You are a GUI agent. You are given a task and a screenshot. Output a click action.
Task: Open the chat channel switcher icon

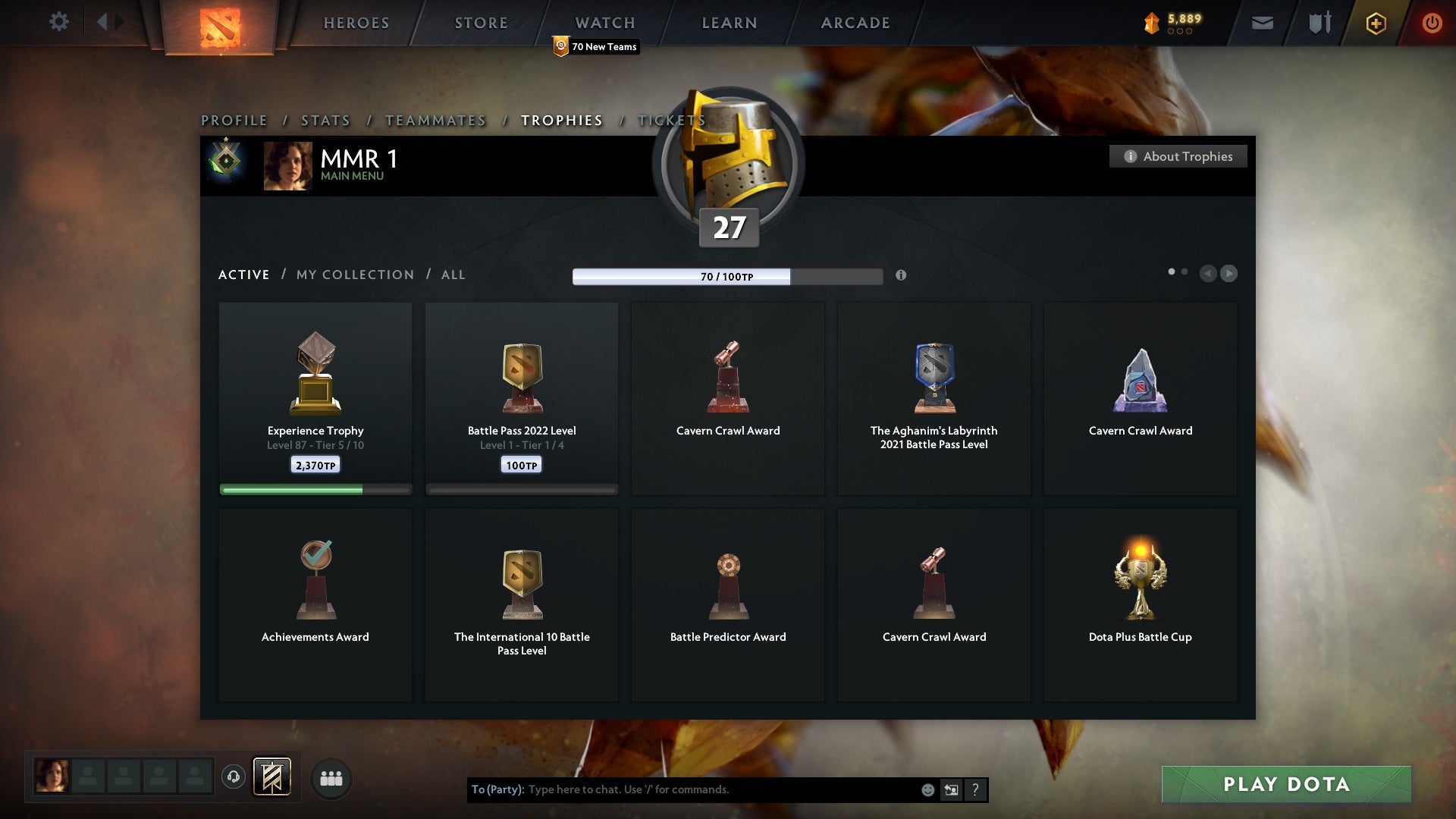951,789
